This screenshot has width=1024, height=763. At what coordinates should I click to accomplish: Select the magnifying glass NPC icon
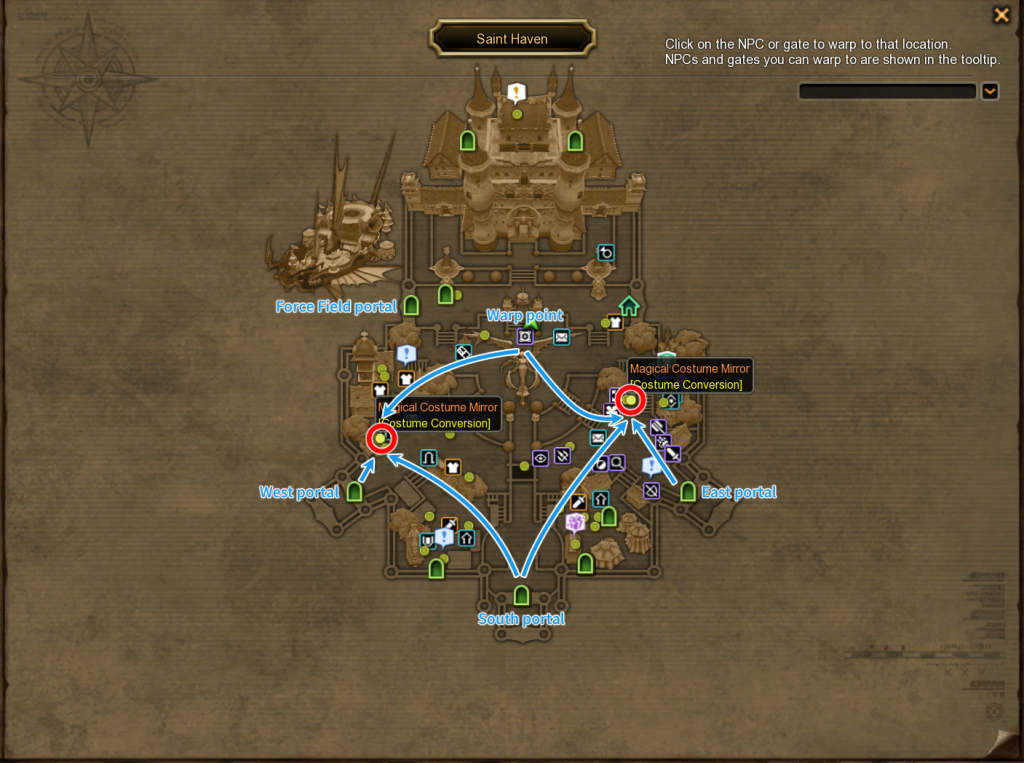(x=617, y=462)
